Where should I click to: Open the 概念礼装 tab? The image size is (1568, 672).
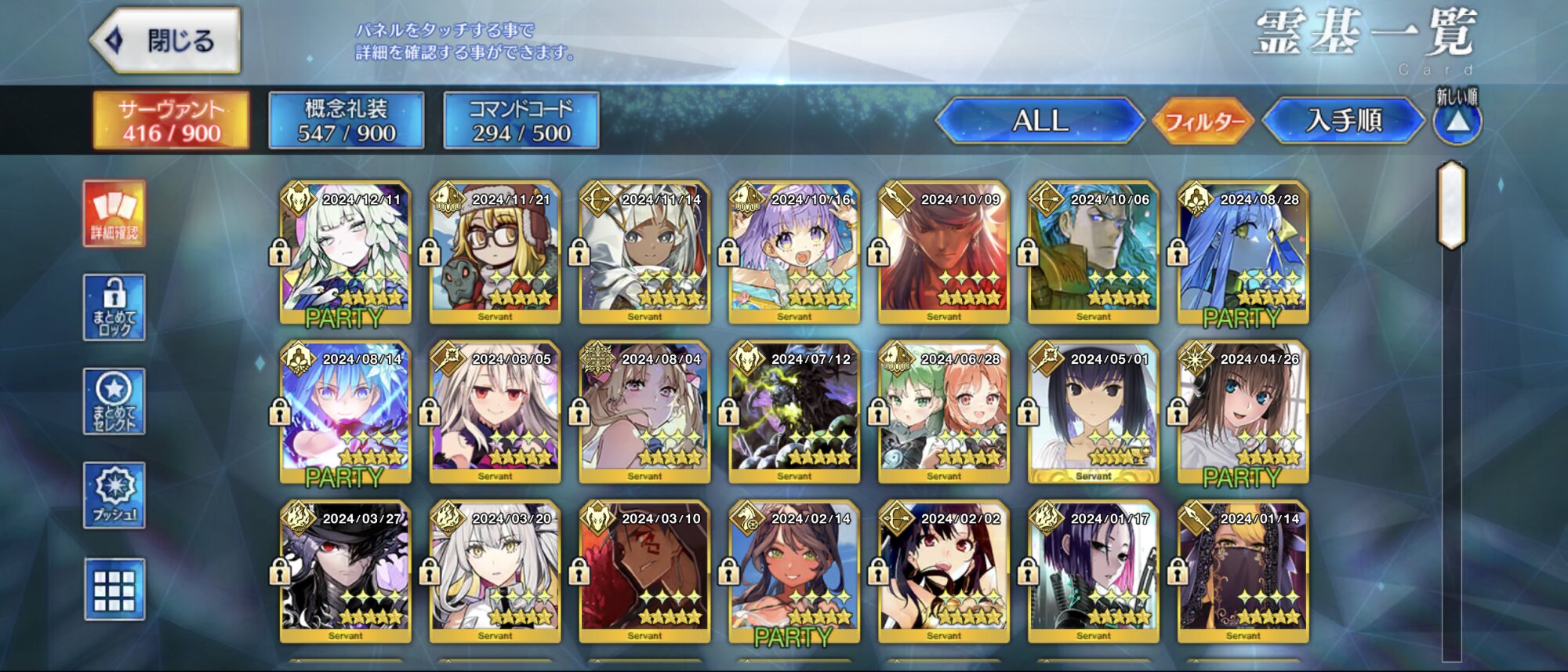[x=347, y=121]
